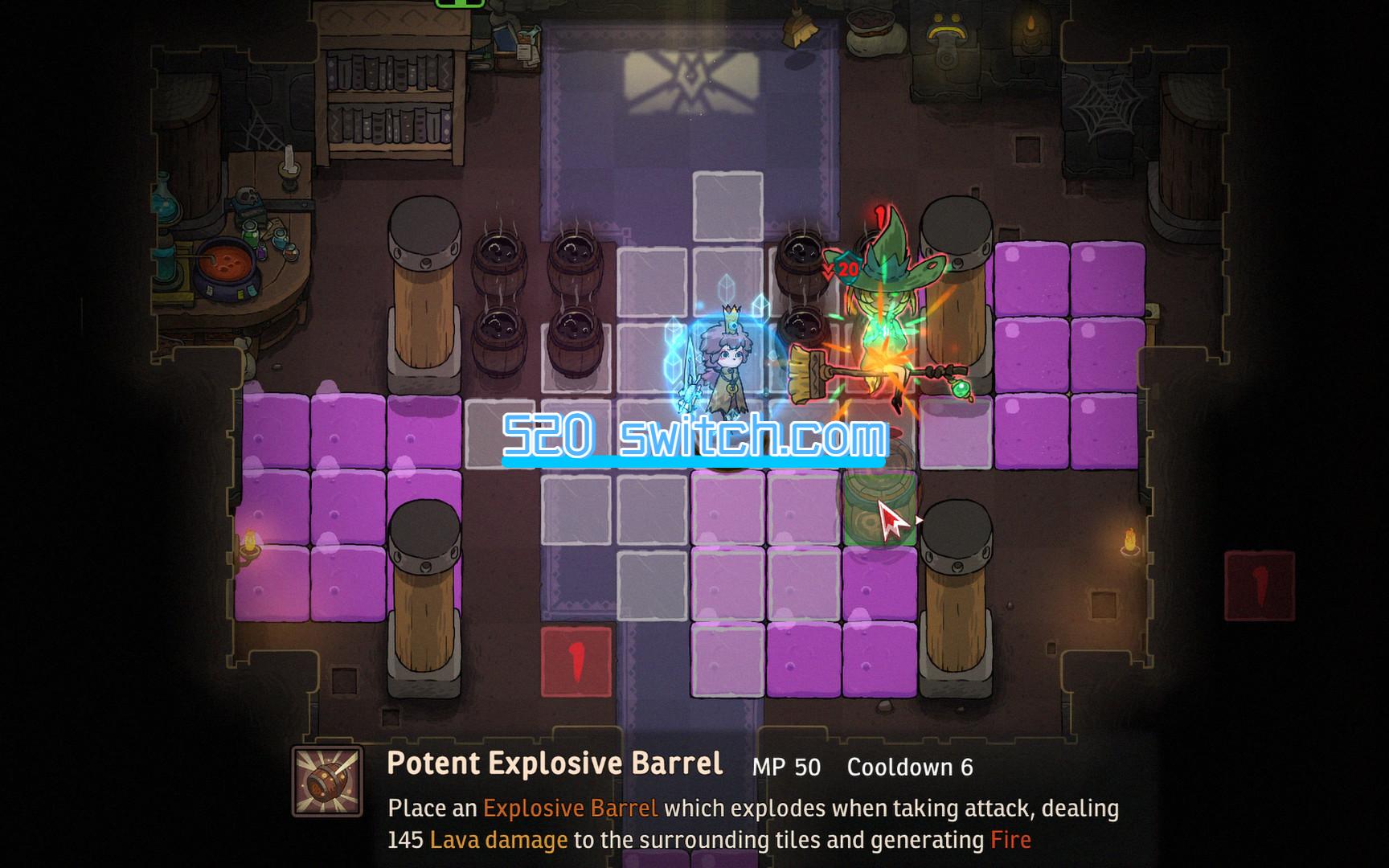Place the barrel on the green highlighted tile
The width and height of the screenshot is (1389, 868).
tap(879, 506)
